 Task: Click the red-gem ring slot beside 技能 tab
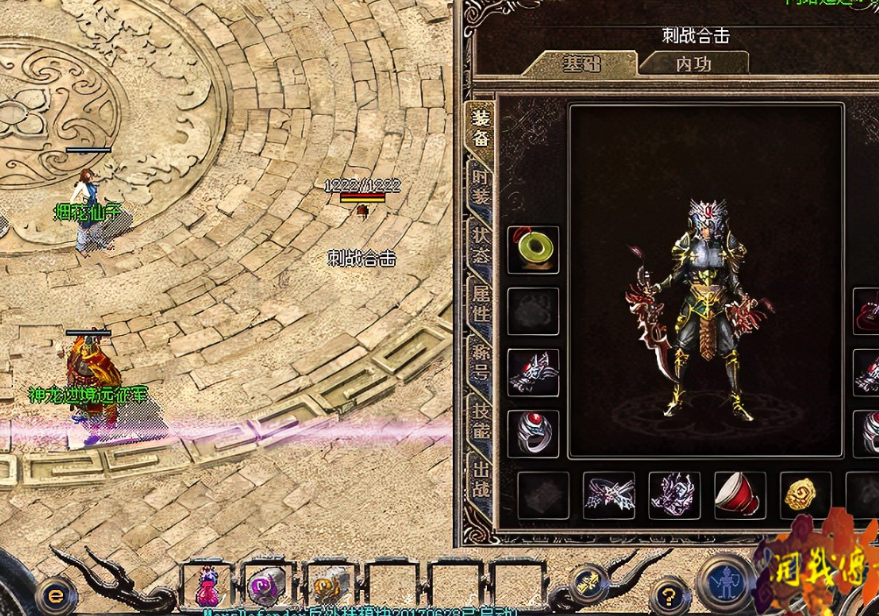tap(533, 432)
